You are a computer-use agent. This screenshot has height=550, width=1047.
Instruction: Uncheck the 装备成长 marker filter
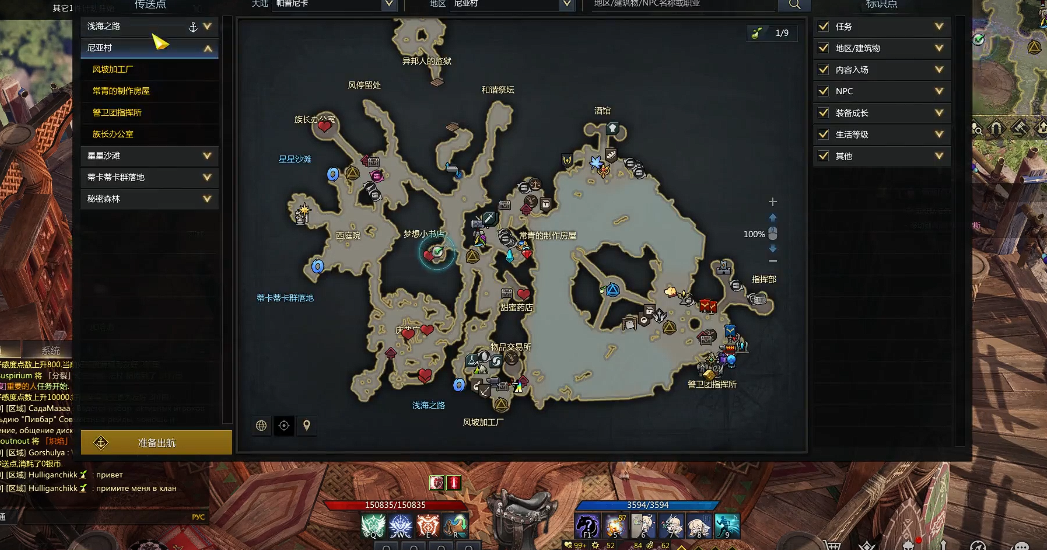(824, 113)
